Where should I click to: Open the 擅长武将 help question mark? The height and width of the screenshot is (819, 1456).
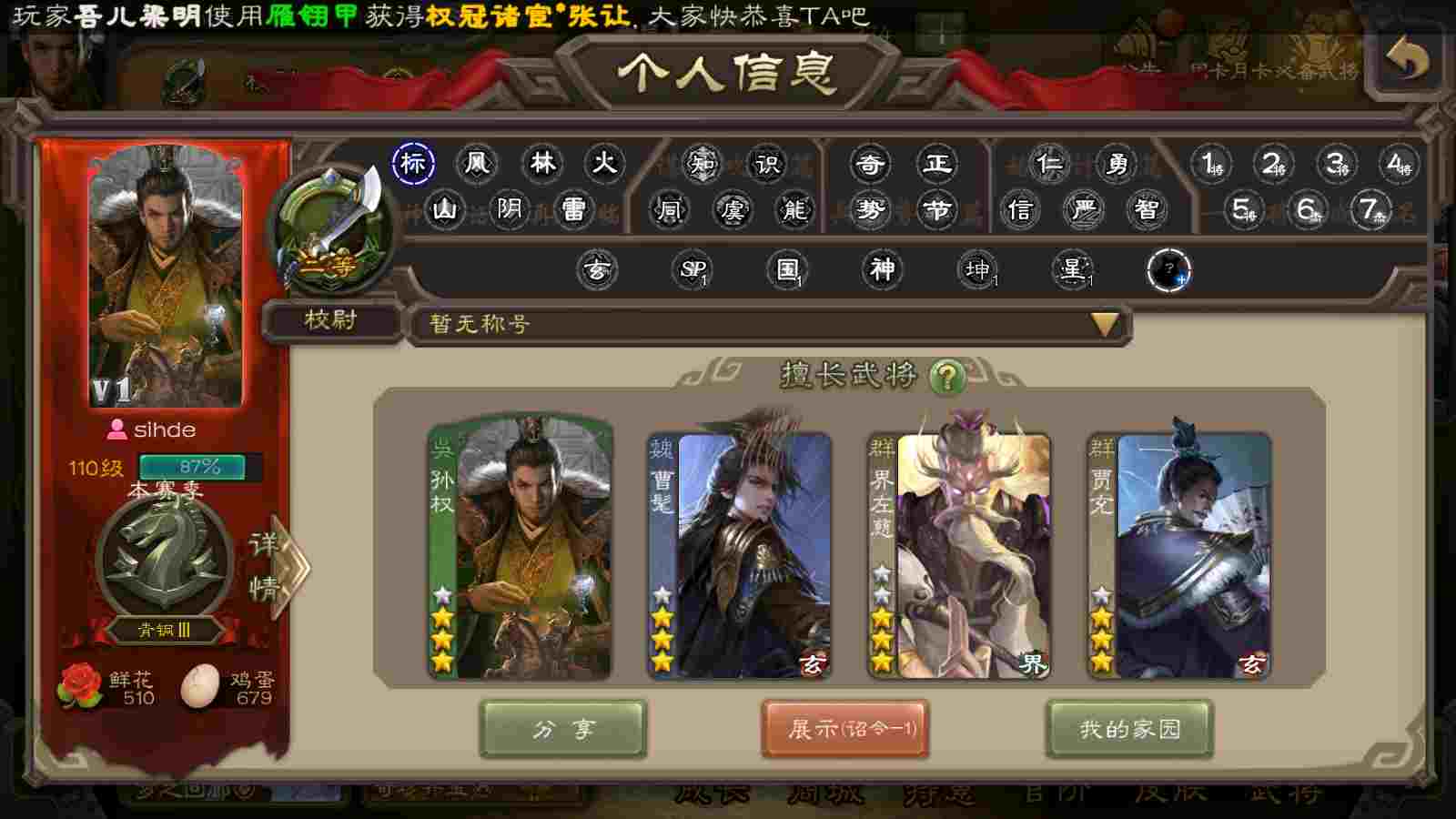point(947,376)
